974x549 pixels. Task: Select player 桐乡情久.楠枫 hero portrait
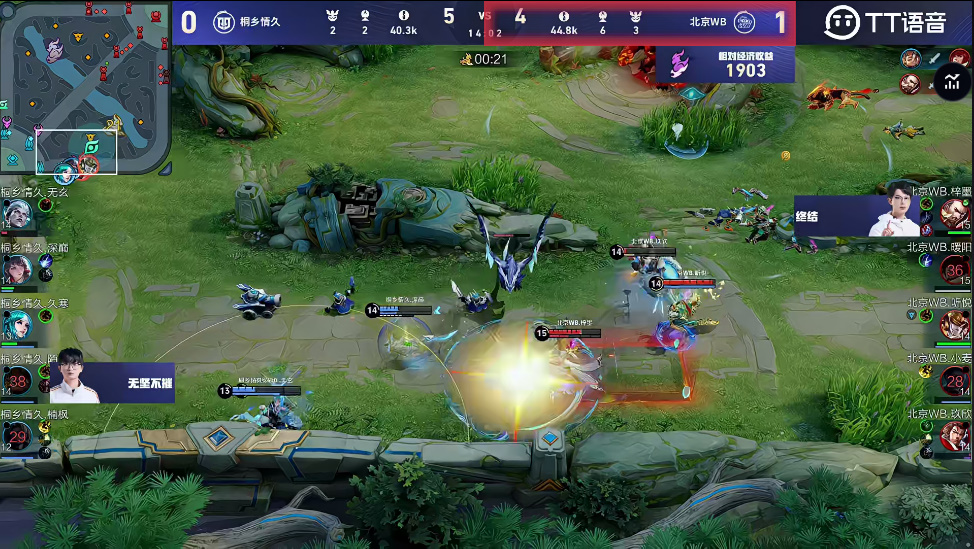(17, 437)
